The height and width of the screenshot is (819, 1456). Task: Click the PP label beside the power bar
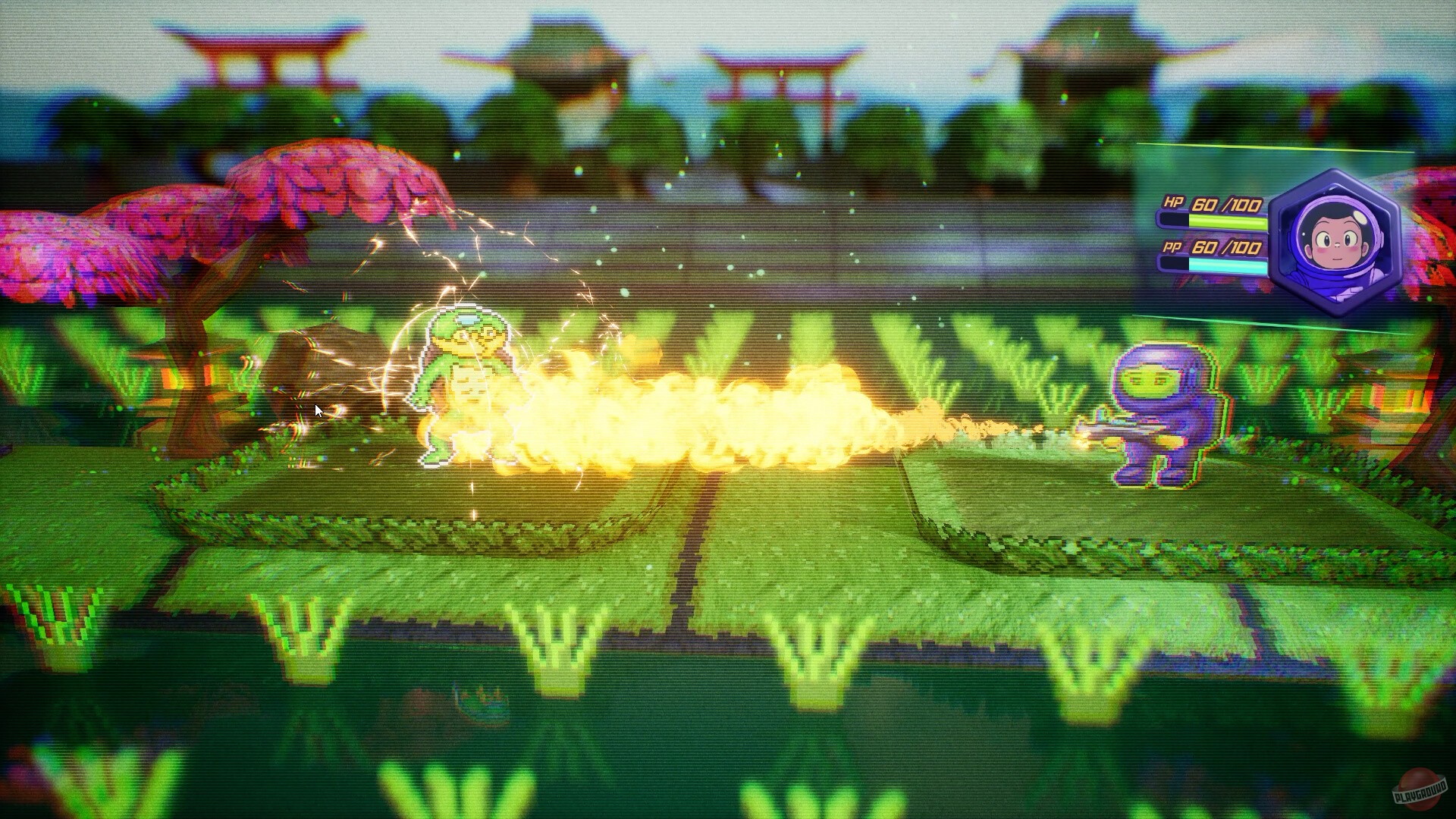(1172, 248)
